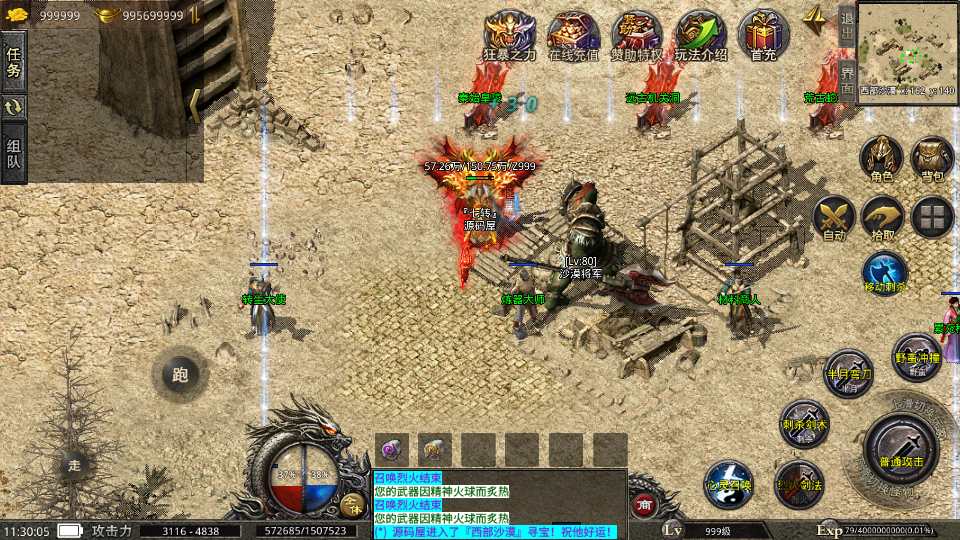Open 在线充值 treasure chest recharge

573,36
